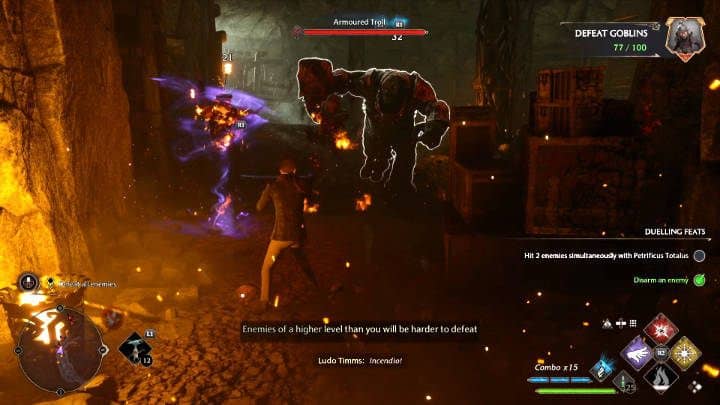Viewport: 720px width, 405px height.
Task: Open the circular minimap
Action: click(59, 349)
